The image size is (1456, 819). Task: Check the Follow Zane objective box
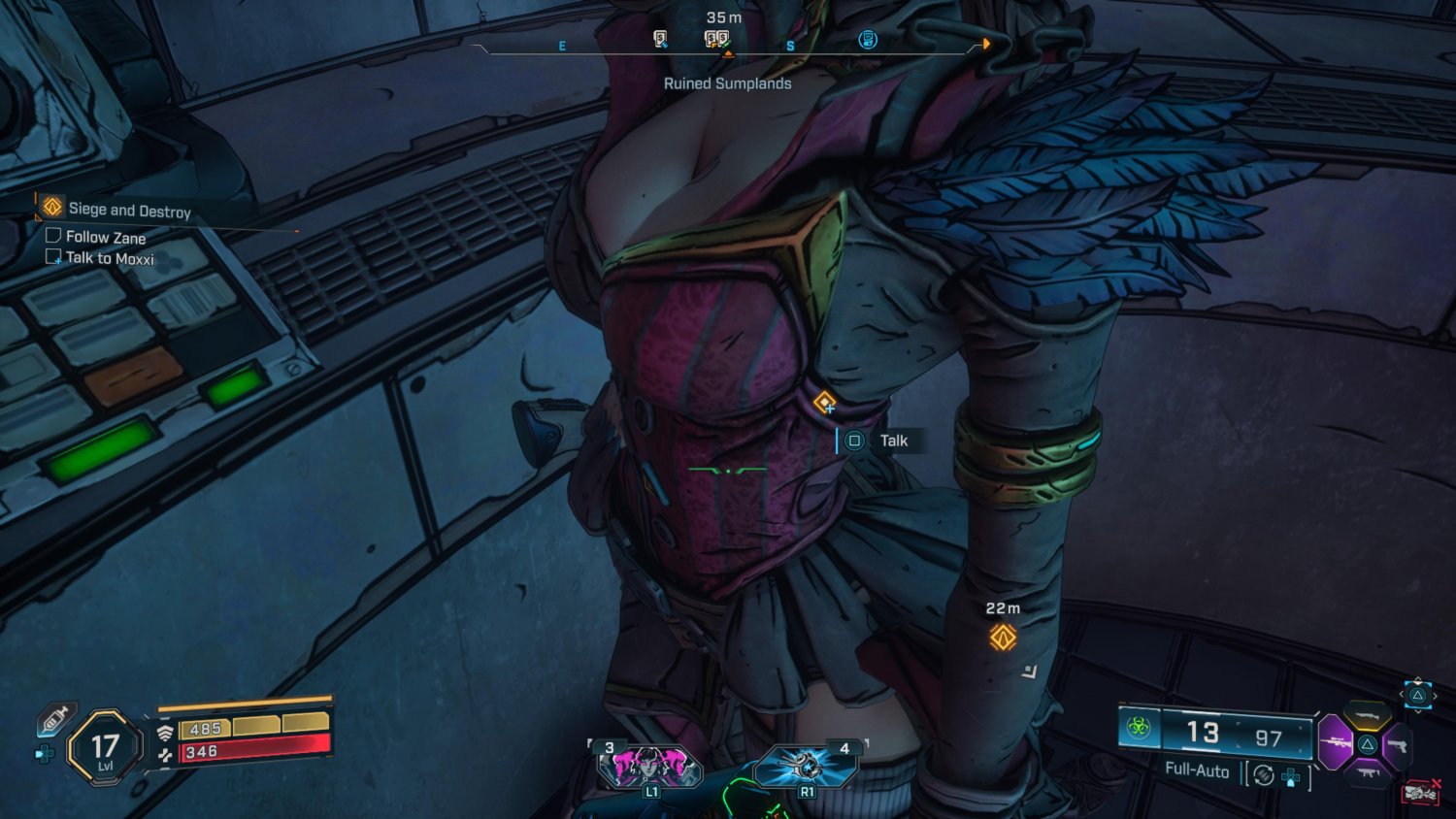(x=52, y=234)
